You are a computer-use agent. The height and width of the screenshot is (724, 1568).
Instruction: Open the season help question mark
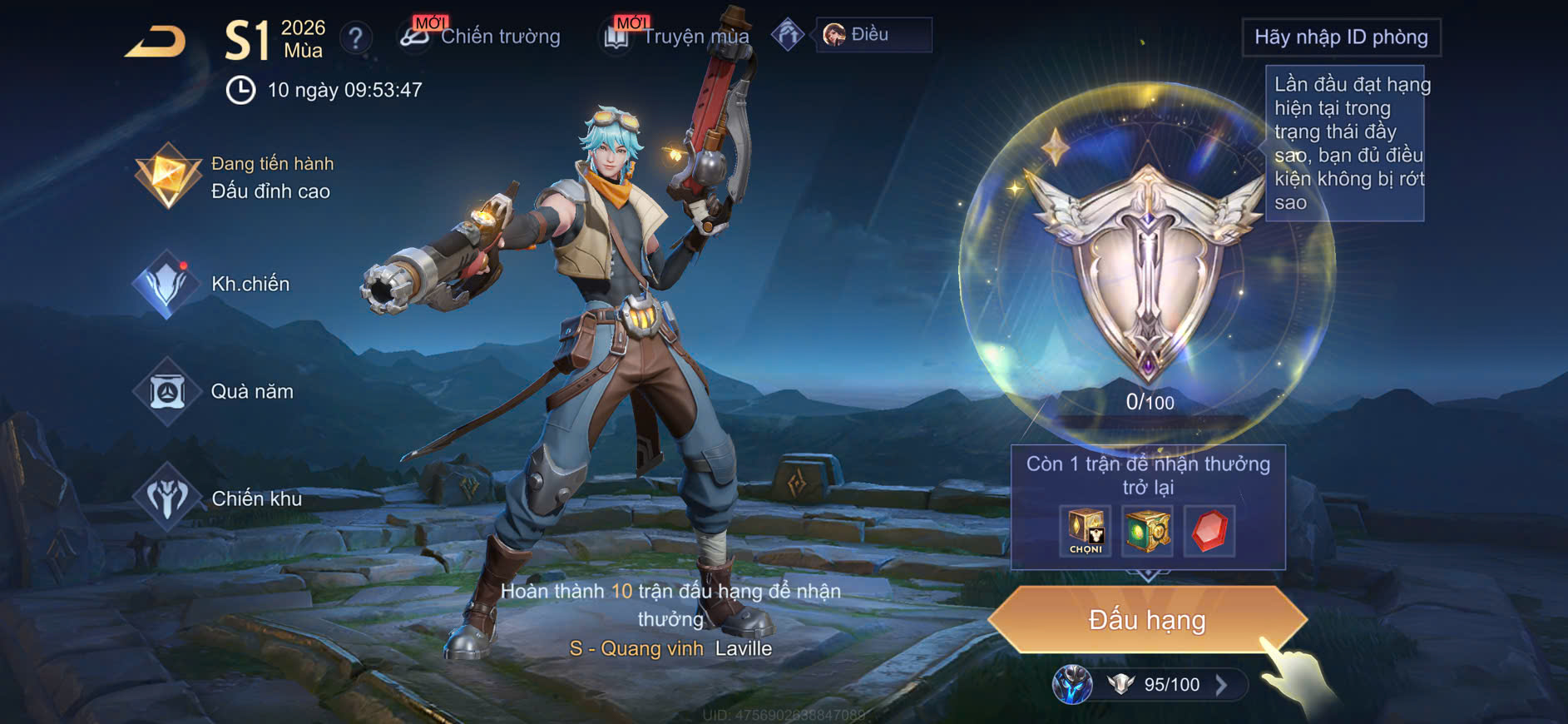[x=356, y=37]
